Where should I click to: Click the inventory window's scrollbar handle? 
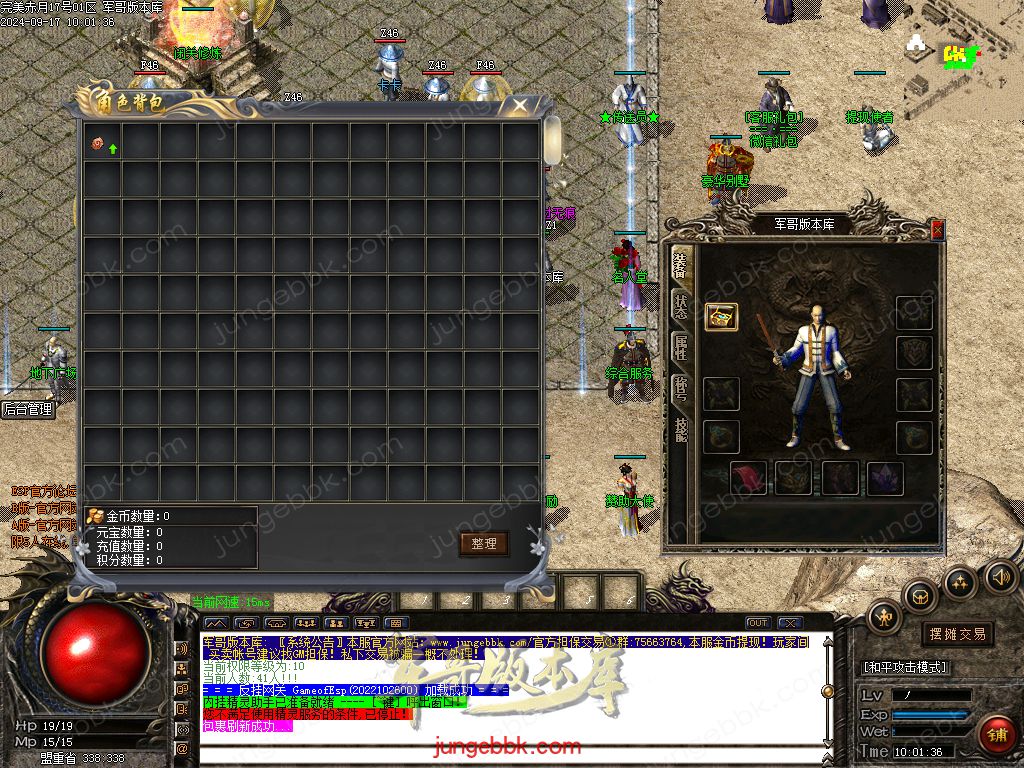[x=552, y=140]
